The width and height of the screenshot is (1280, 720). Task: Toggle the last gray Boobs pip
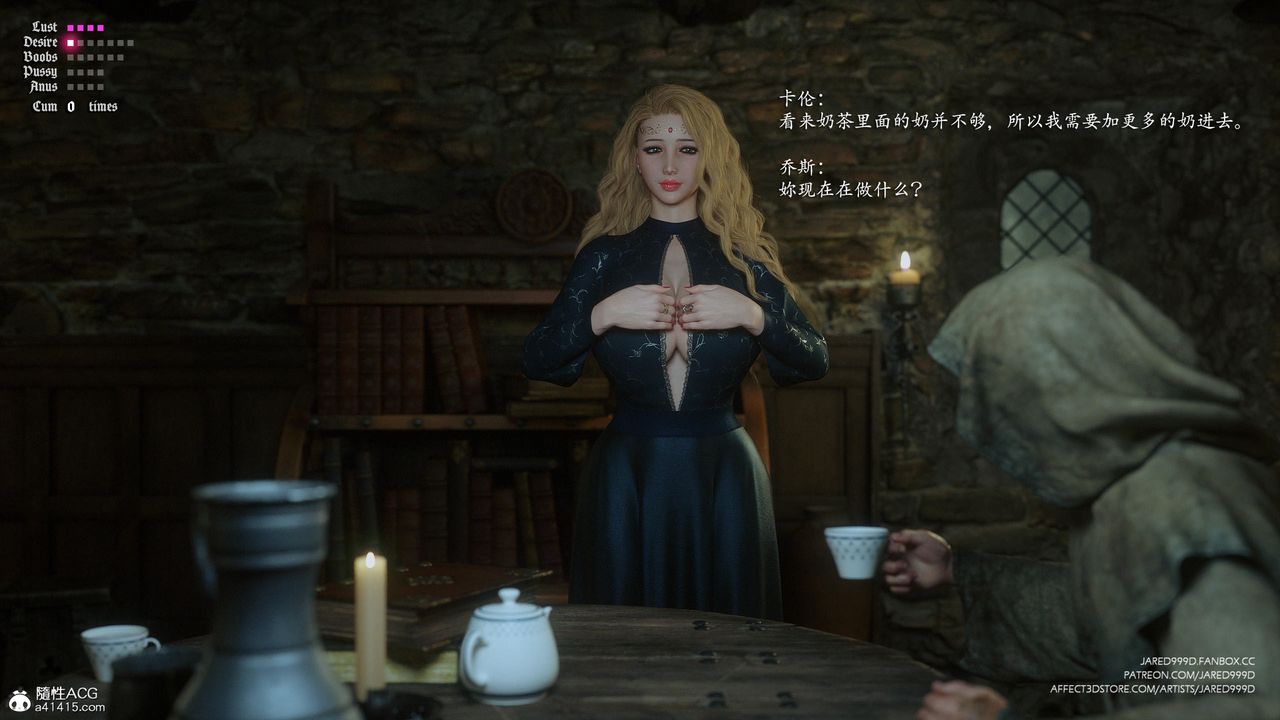pyautogui.click(x=120, y=57)
